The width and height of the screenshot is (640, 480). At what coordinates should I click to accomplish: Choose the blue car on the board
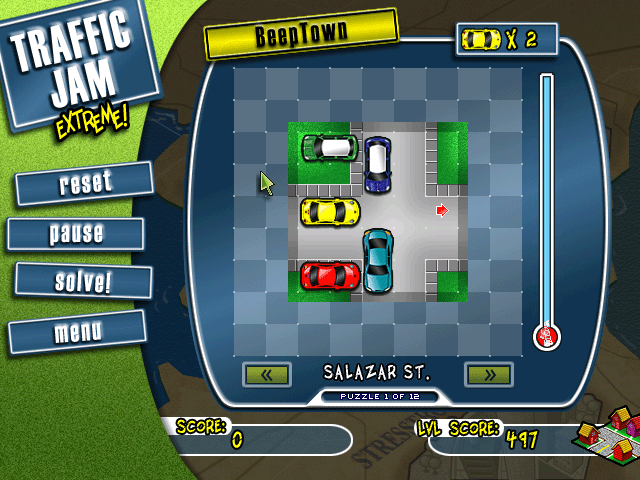coord(377,165)
